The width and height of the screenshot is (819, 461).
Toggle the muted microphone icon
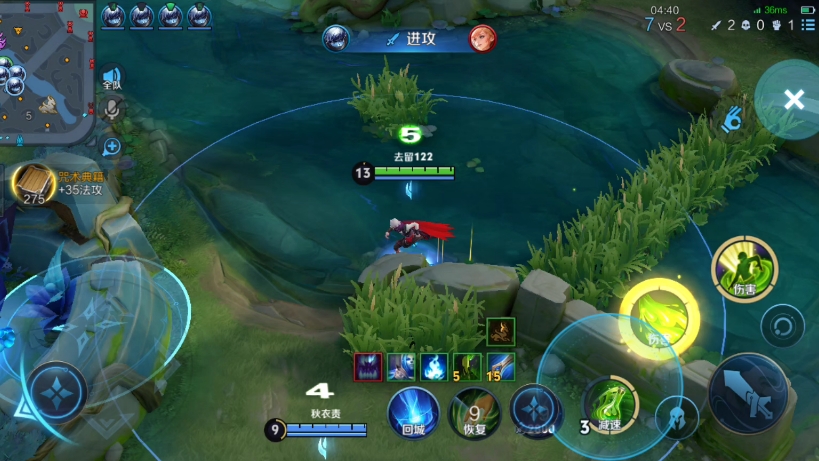(x=112, y=110)
